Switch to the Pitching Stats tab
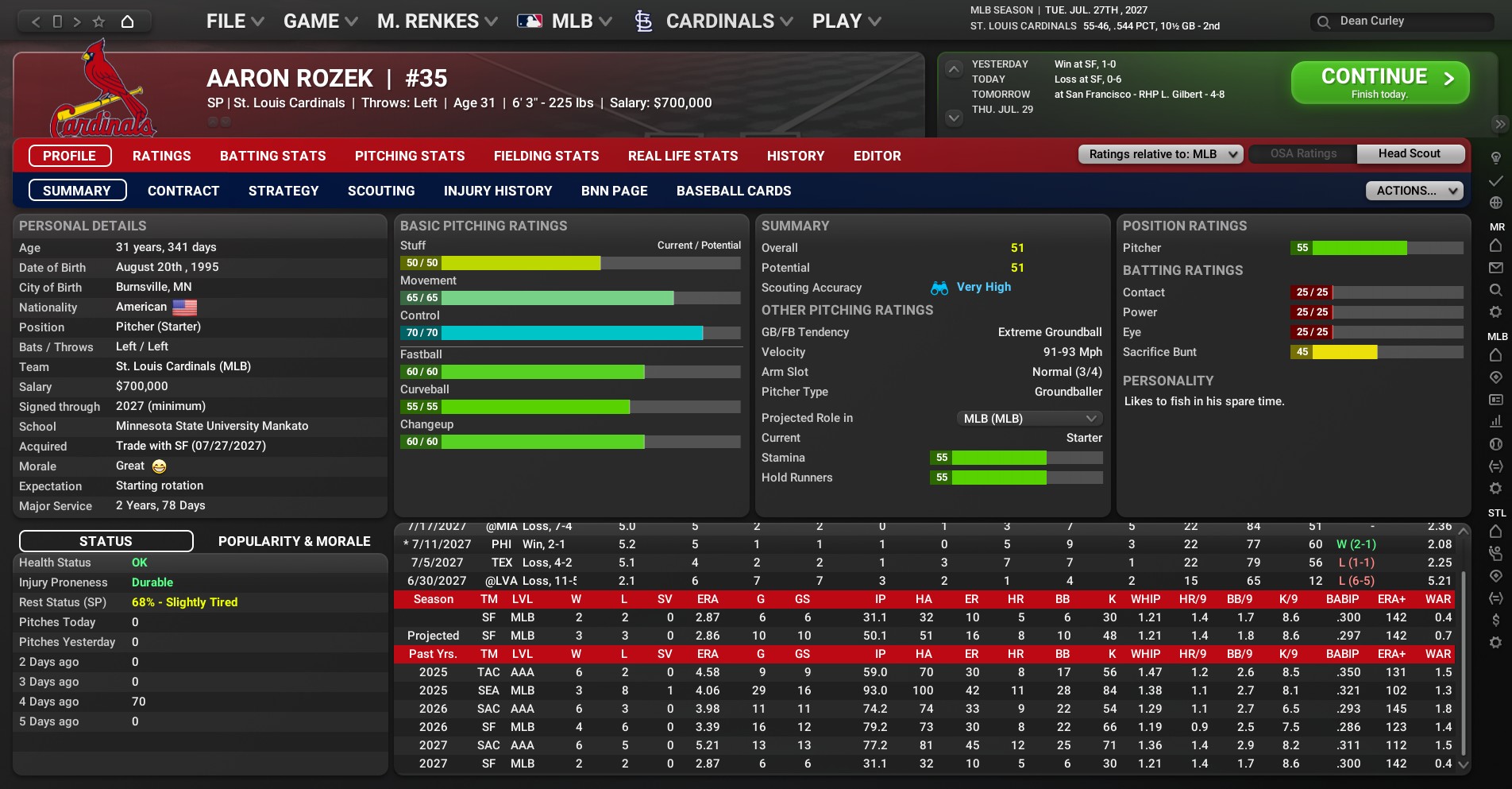The height and width of the screenshot is (789, 1512). coord(410,156)
